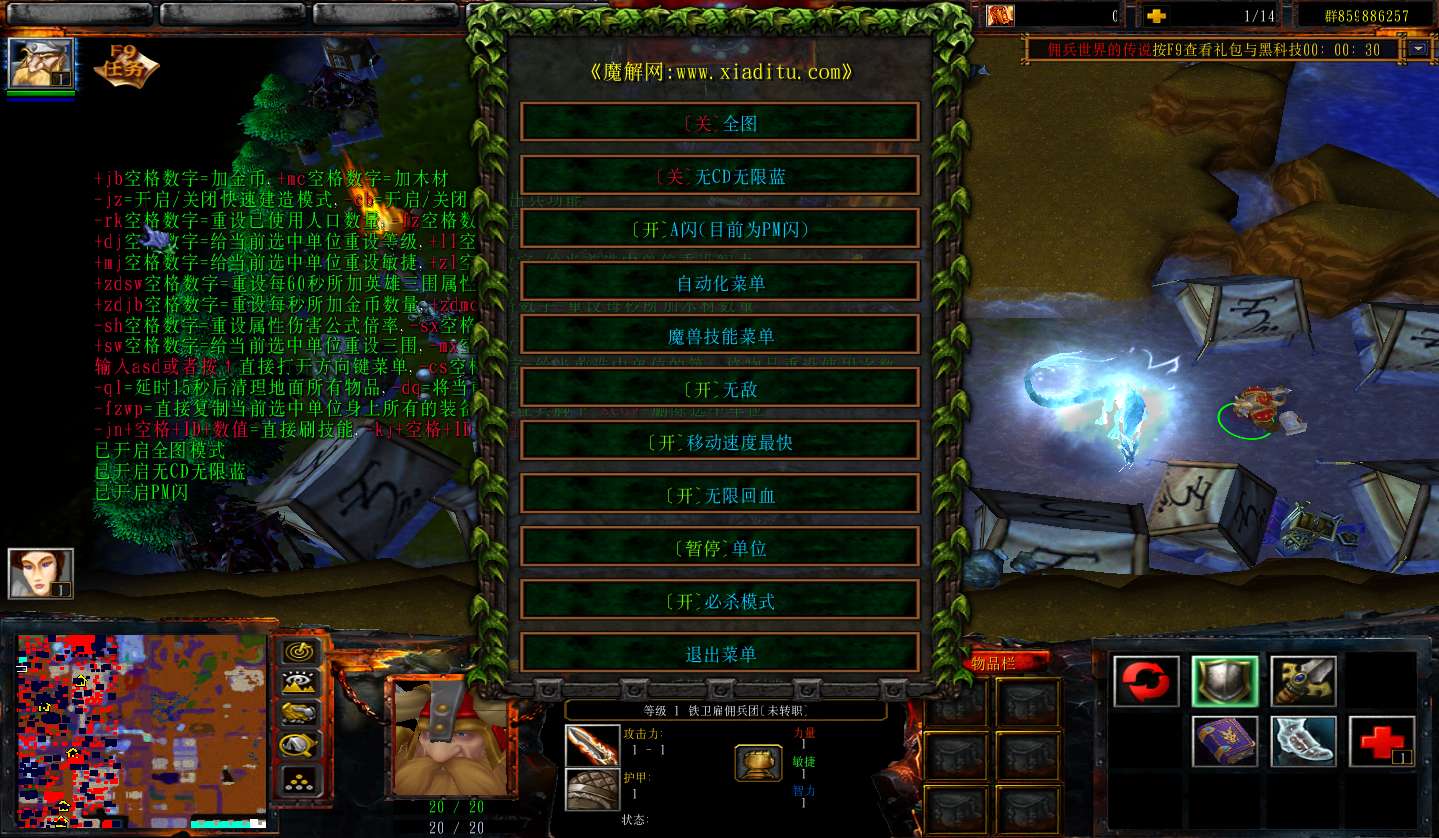1439x838 pixels.
Task: Activate the 无限回血 infinite healing entry
Action: 719,494
